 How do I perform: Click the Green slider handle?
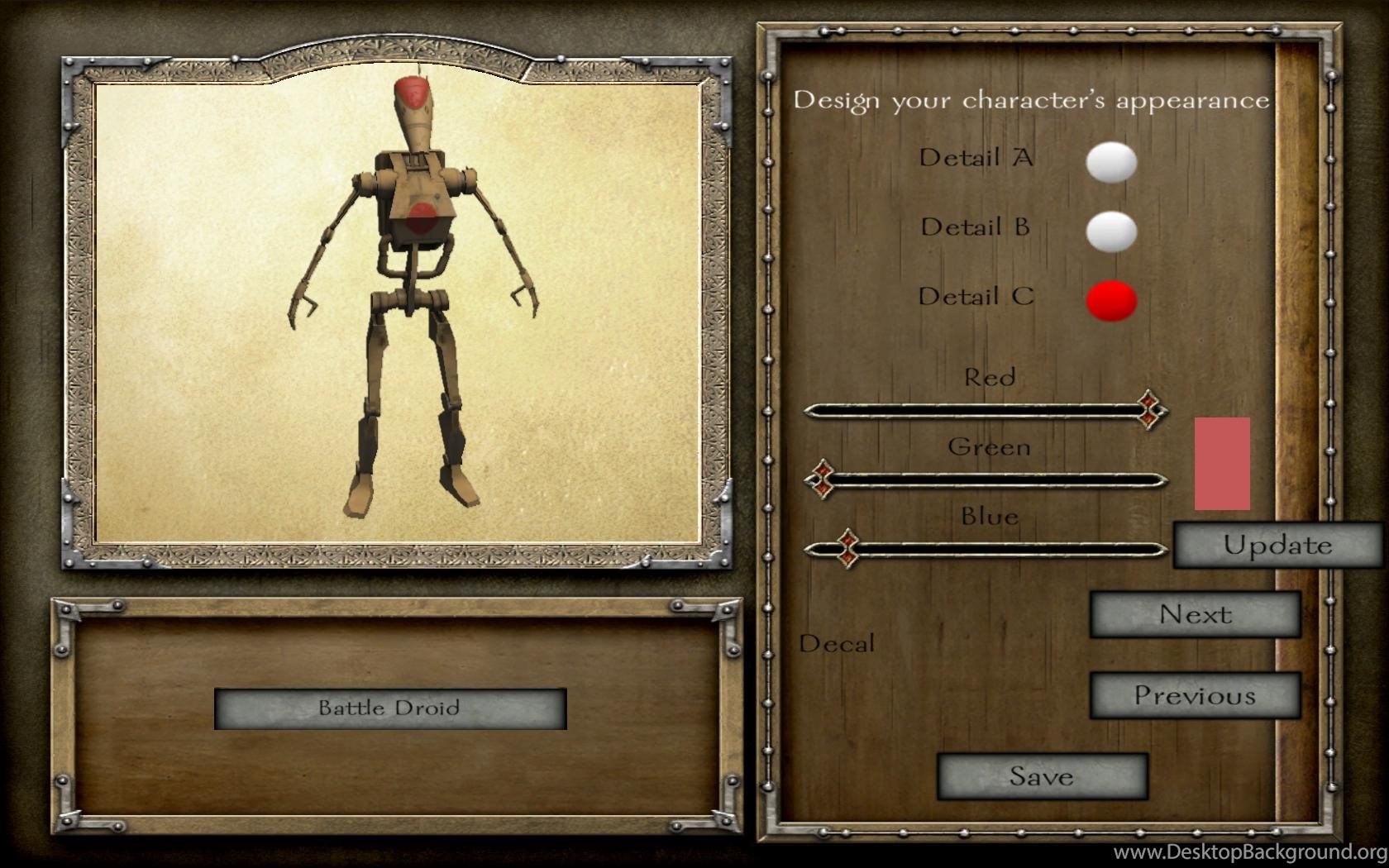click(x=822, y=479)
